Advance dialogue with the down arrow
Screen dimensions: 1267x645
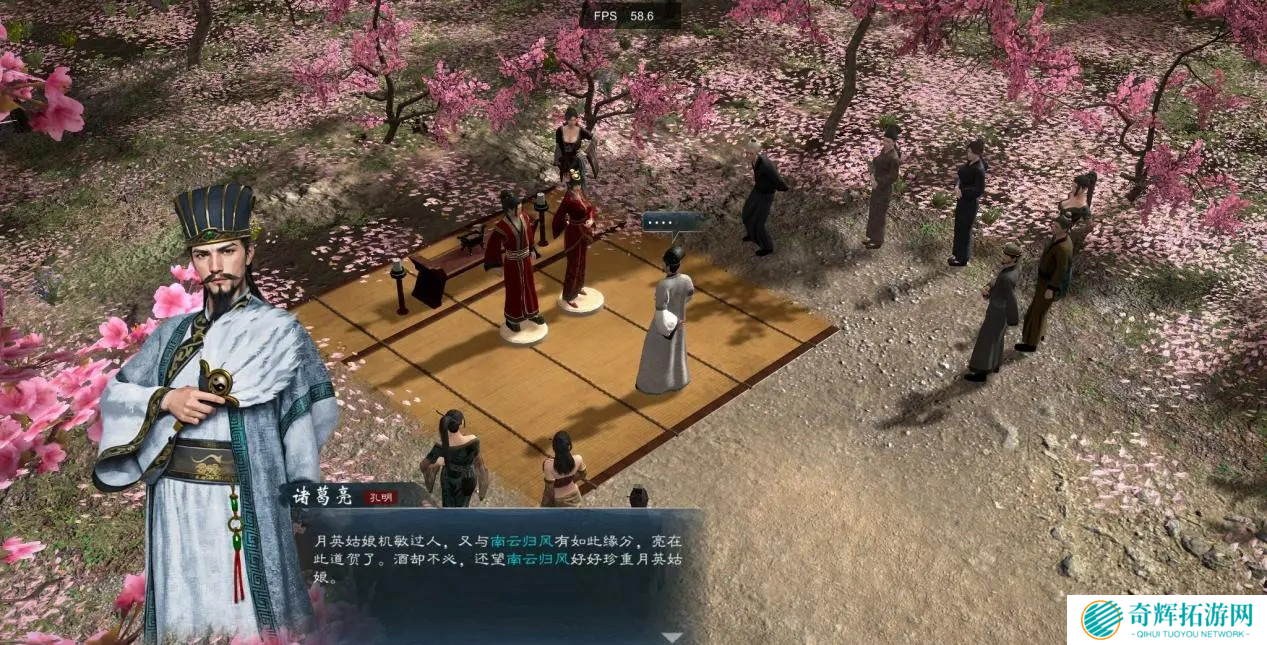(672, 637)
